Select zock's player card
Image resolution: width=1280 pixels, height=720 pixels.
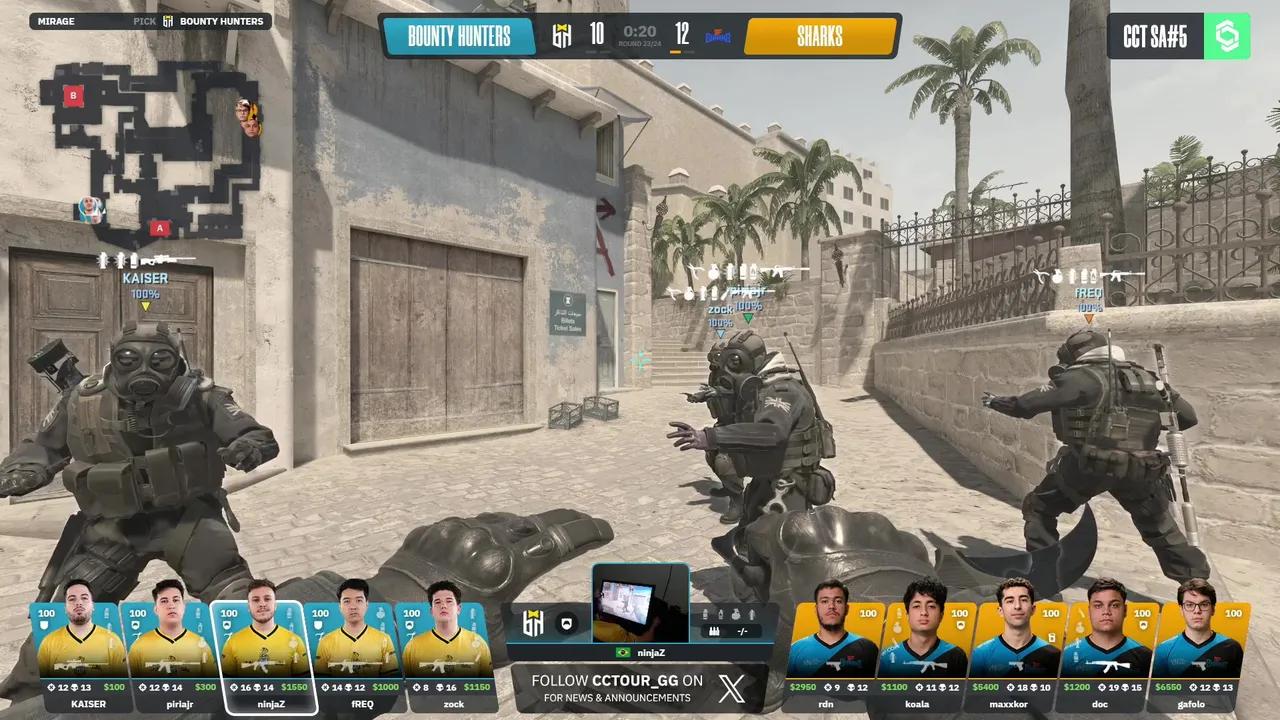(444, 655)
